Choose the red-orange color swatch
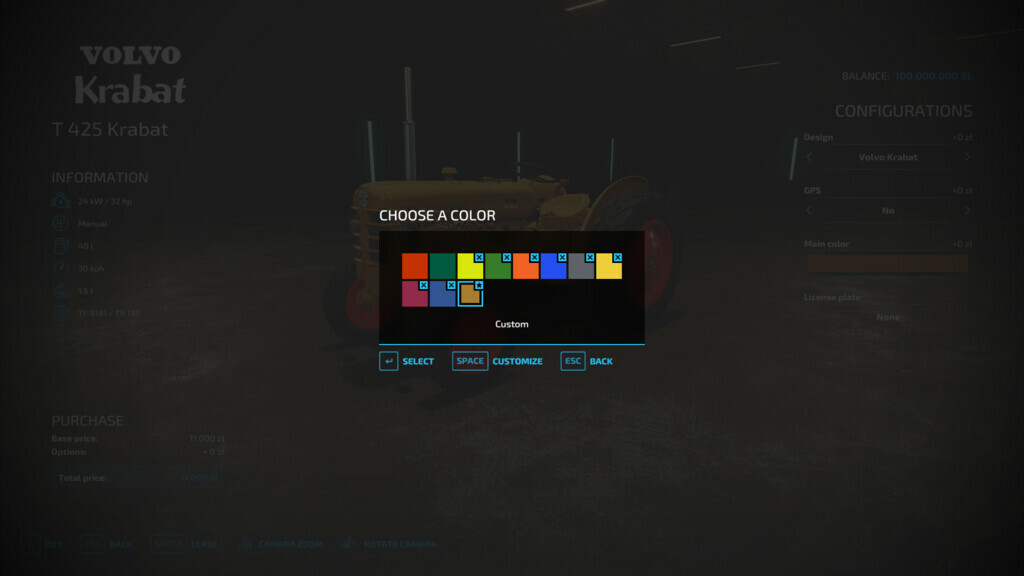This screenshot has height=576, width=1024. pos(415,266)
